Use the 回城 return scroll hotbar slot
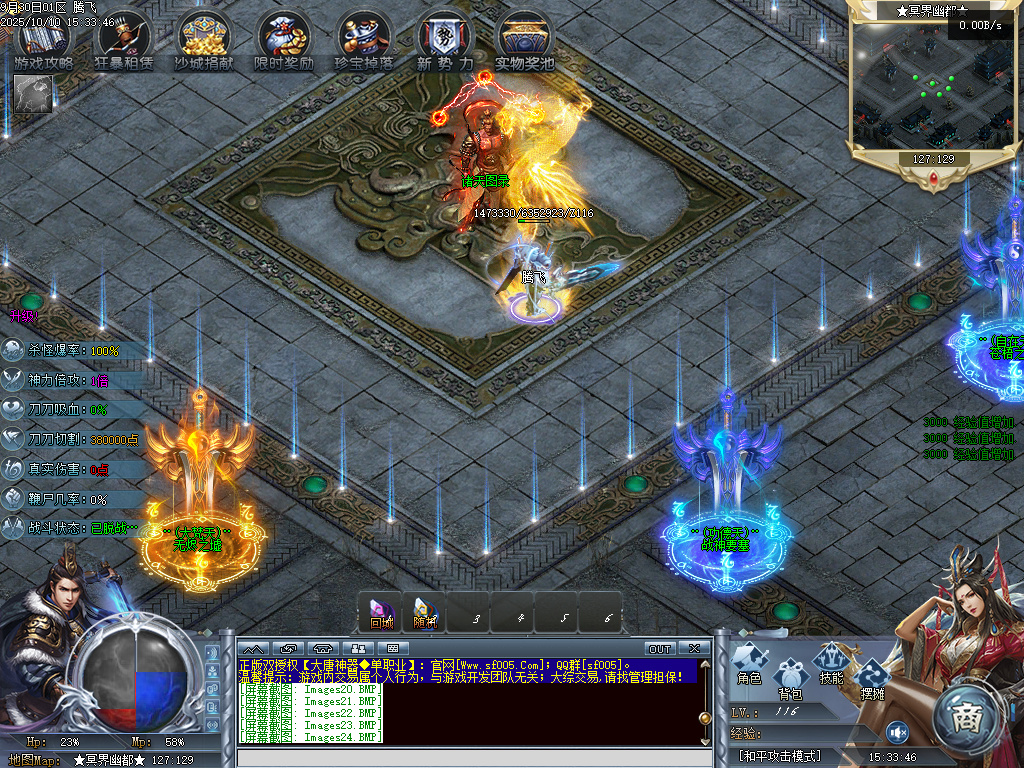This screenshot has height=768, width=1024. (382, 612)
